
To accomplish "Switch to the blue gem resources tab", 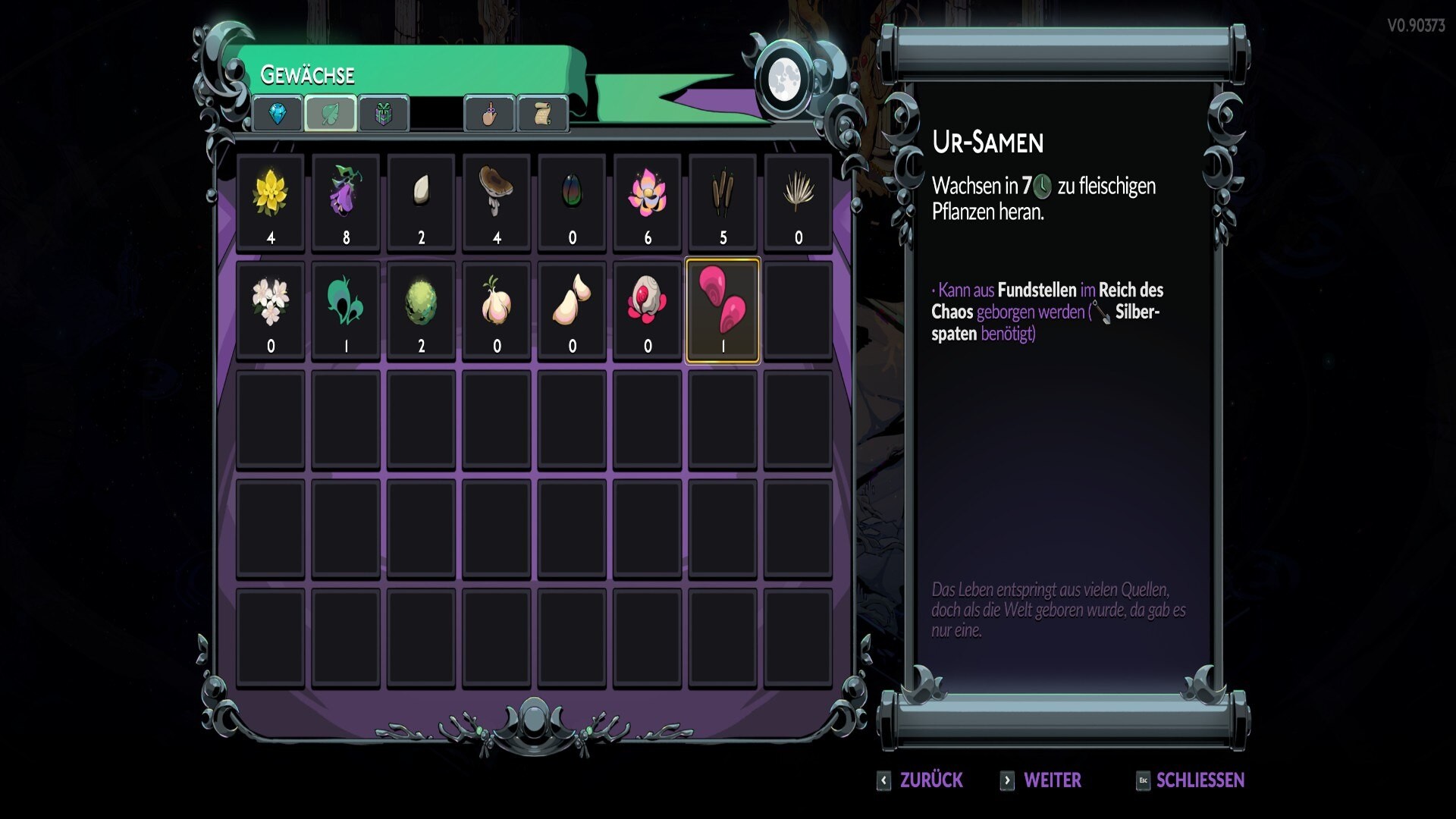I will click(278, 114).
